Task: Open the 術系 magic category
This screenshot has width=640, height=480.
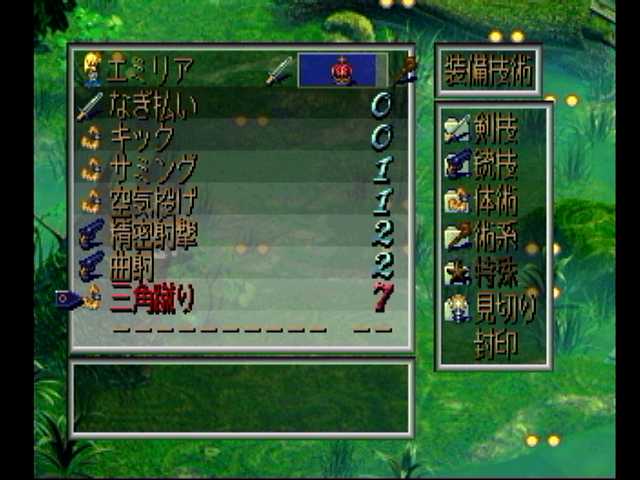Action: tap(496, 237)
